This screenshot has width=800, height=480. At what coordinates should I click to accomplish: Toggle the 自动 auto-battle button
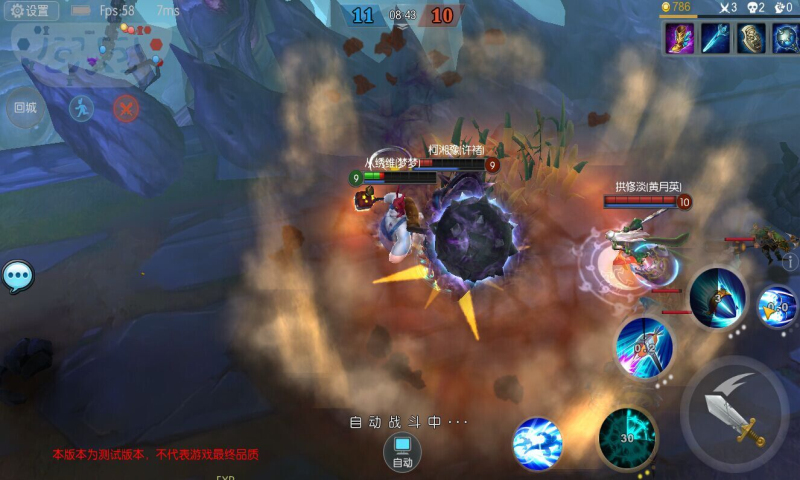click(x=402, y=452)
